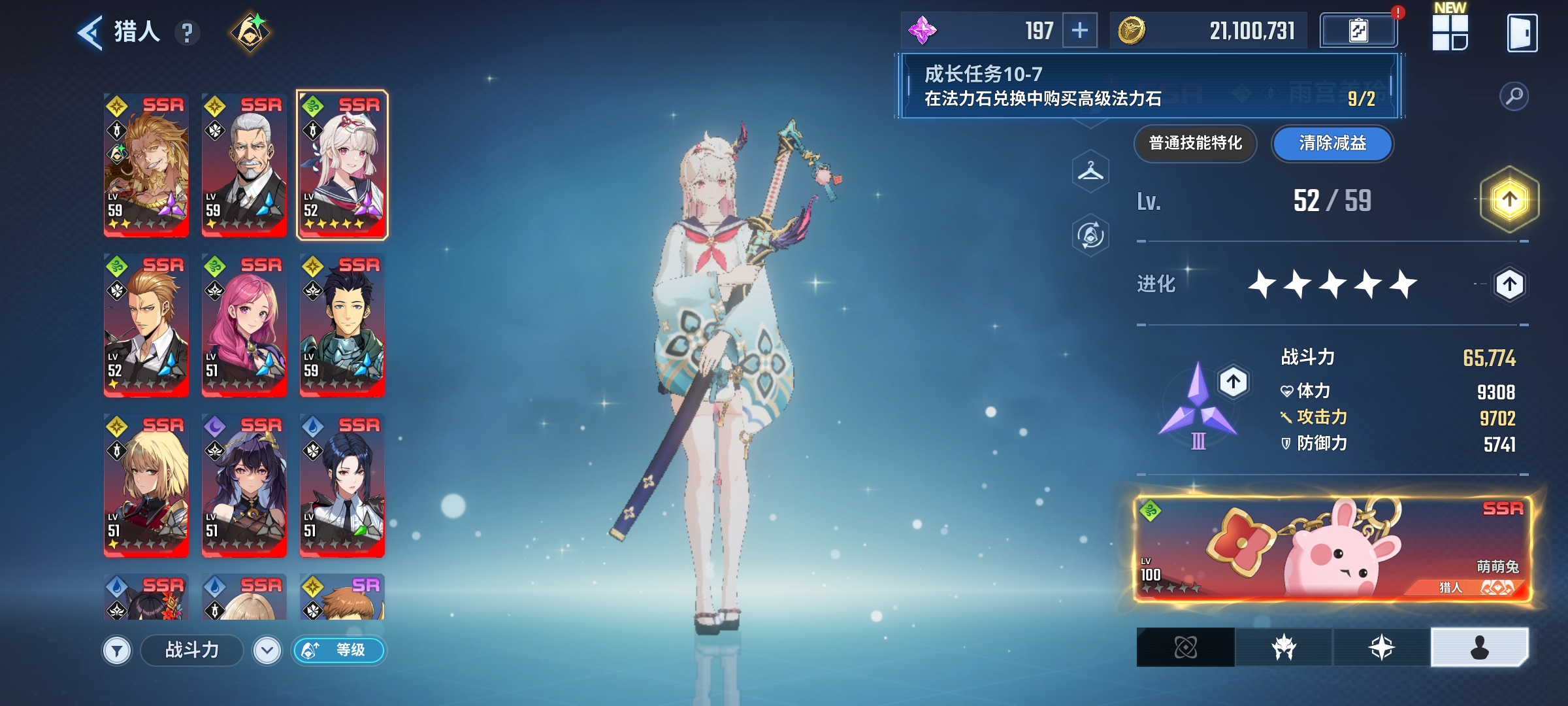This screenshot has width=1568, height=706.
Task: Toggle the 等级 sorting option
Action: (x=339, y=651)
